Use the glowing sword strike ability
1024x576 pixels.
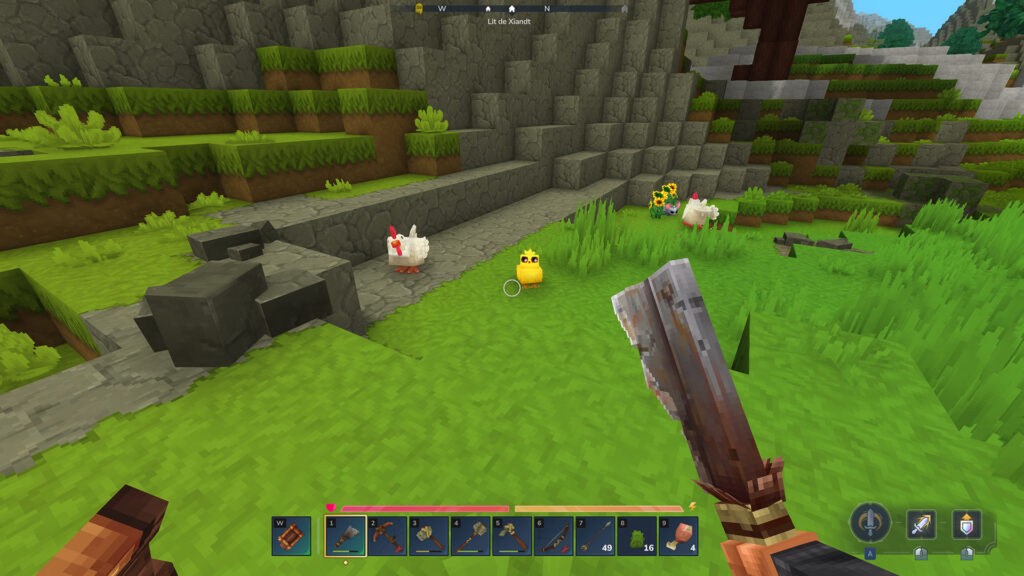pyautogui.click(x=921, y=524)
